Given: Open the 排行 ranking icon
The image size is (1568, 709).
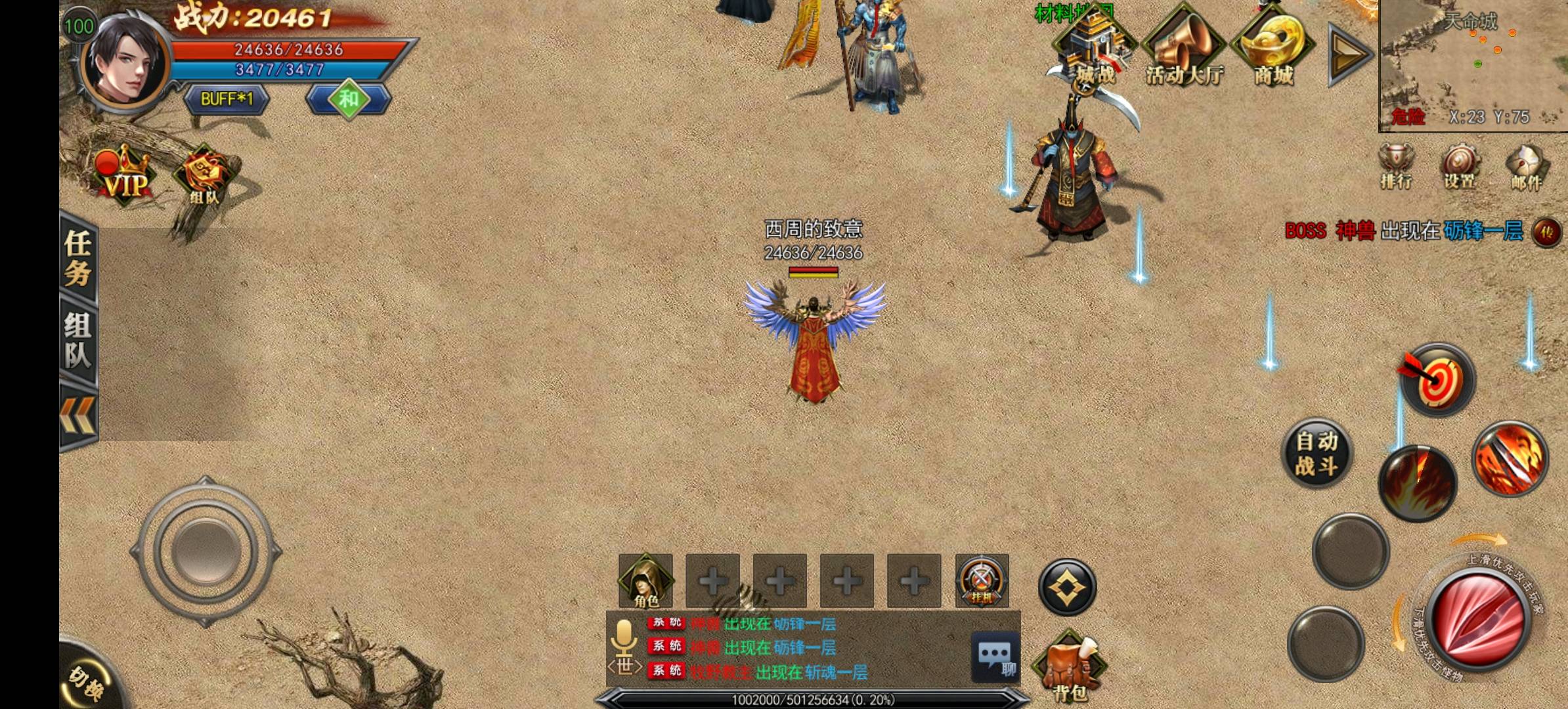Looking at the screenshot, I should pos(1396,167).
